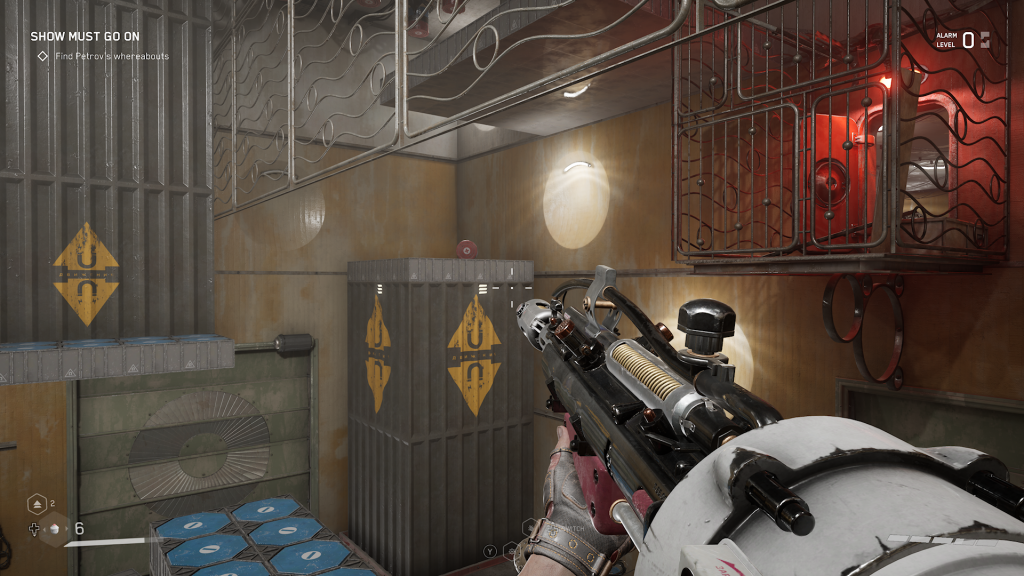Click the hexagon ability icon beside the Y prompt

click(x=509, y=549)
